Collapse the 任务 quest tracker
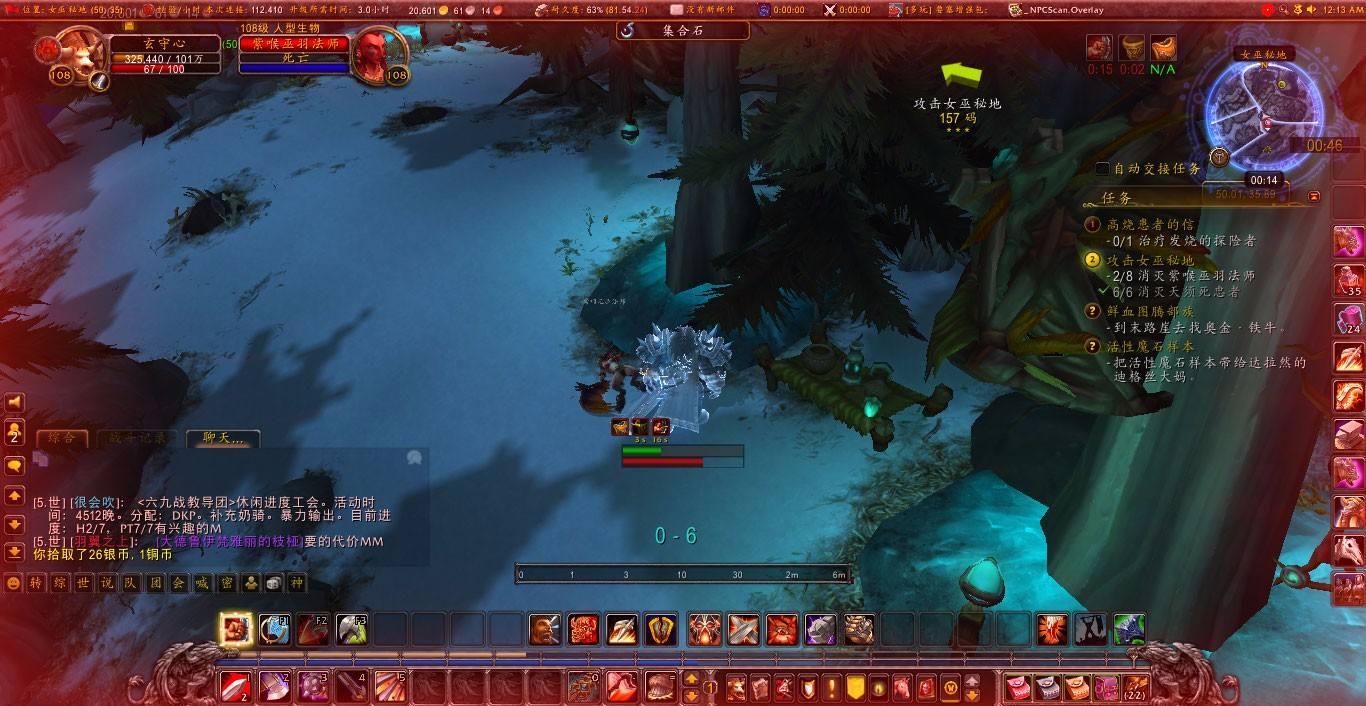1366x706 pixels. (1314, 197)
